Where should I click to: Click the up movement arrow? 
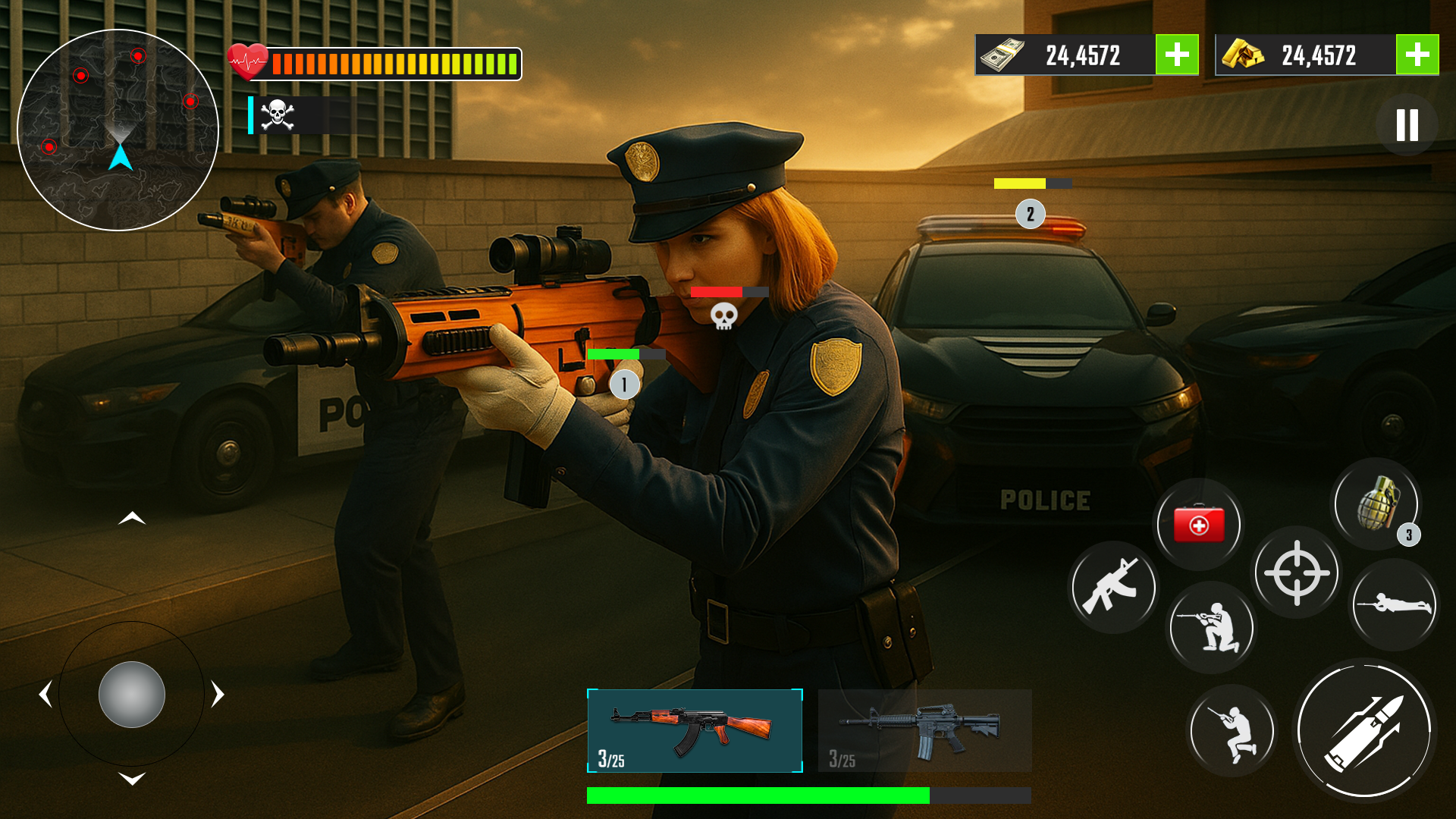[x=132, y=519]
